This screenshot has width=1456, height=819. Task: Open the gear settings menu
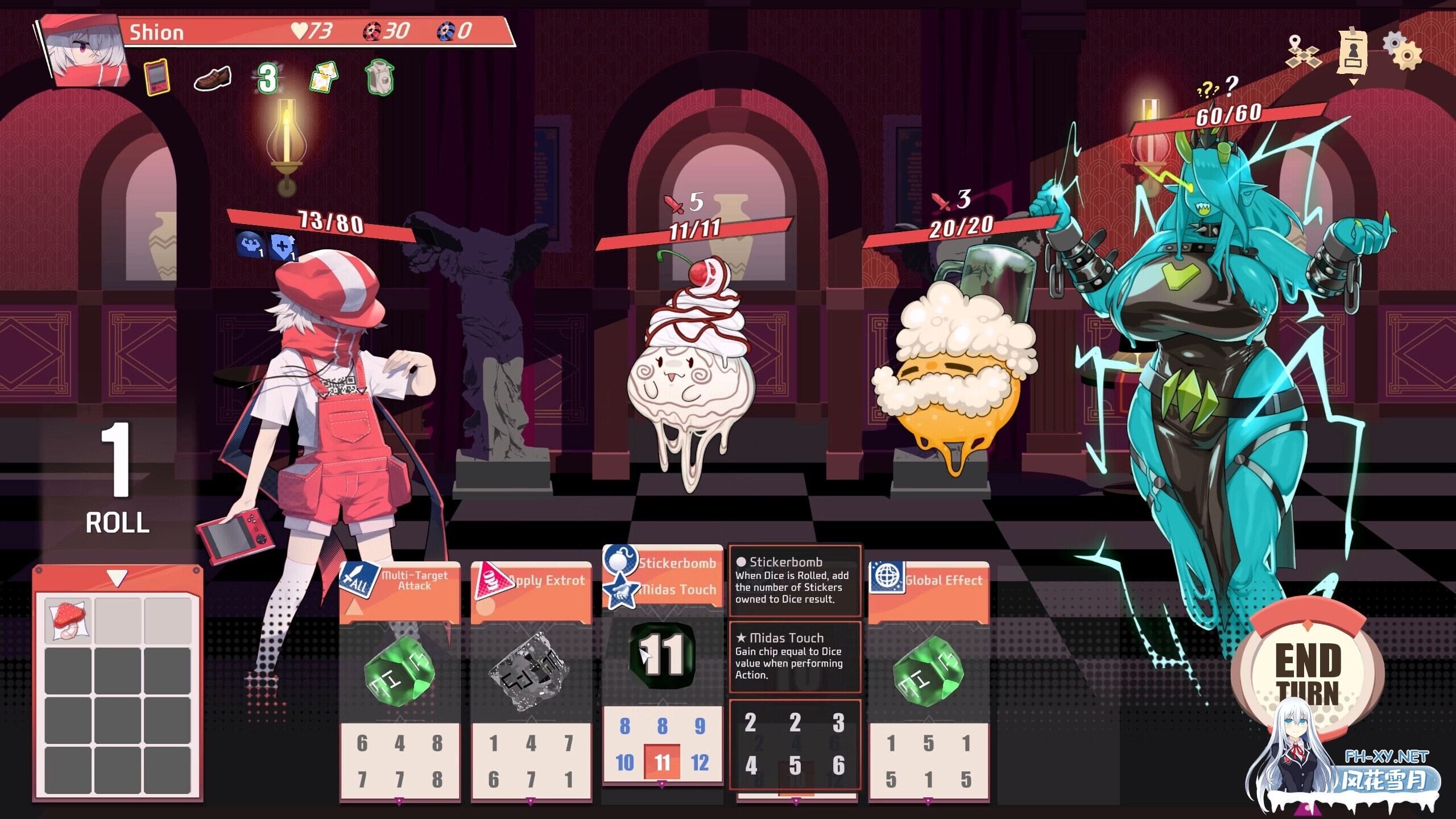click(1403, 52)
